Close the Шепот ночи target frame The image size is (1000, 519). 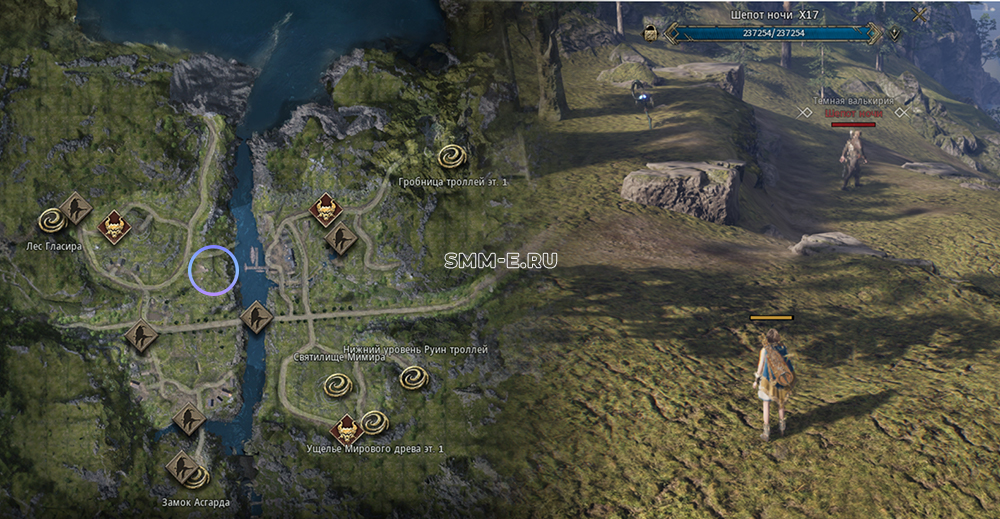[x=919, y=15]
